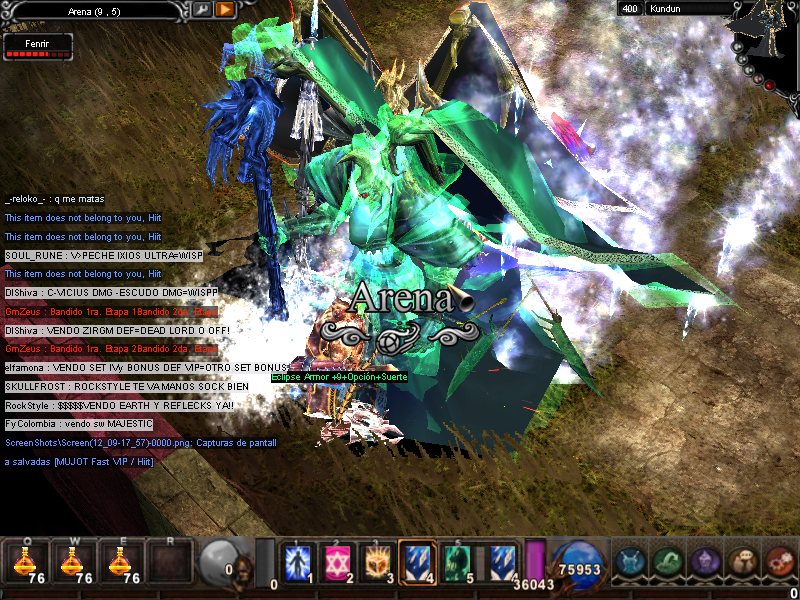This screenshot has height=600, width=800.
Task: Click the grey orb beside the potion slots
Action: (219, 560)
